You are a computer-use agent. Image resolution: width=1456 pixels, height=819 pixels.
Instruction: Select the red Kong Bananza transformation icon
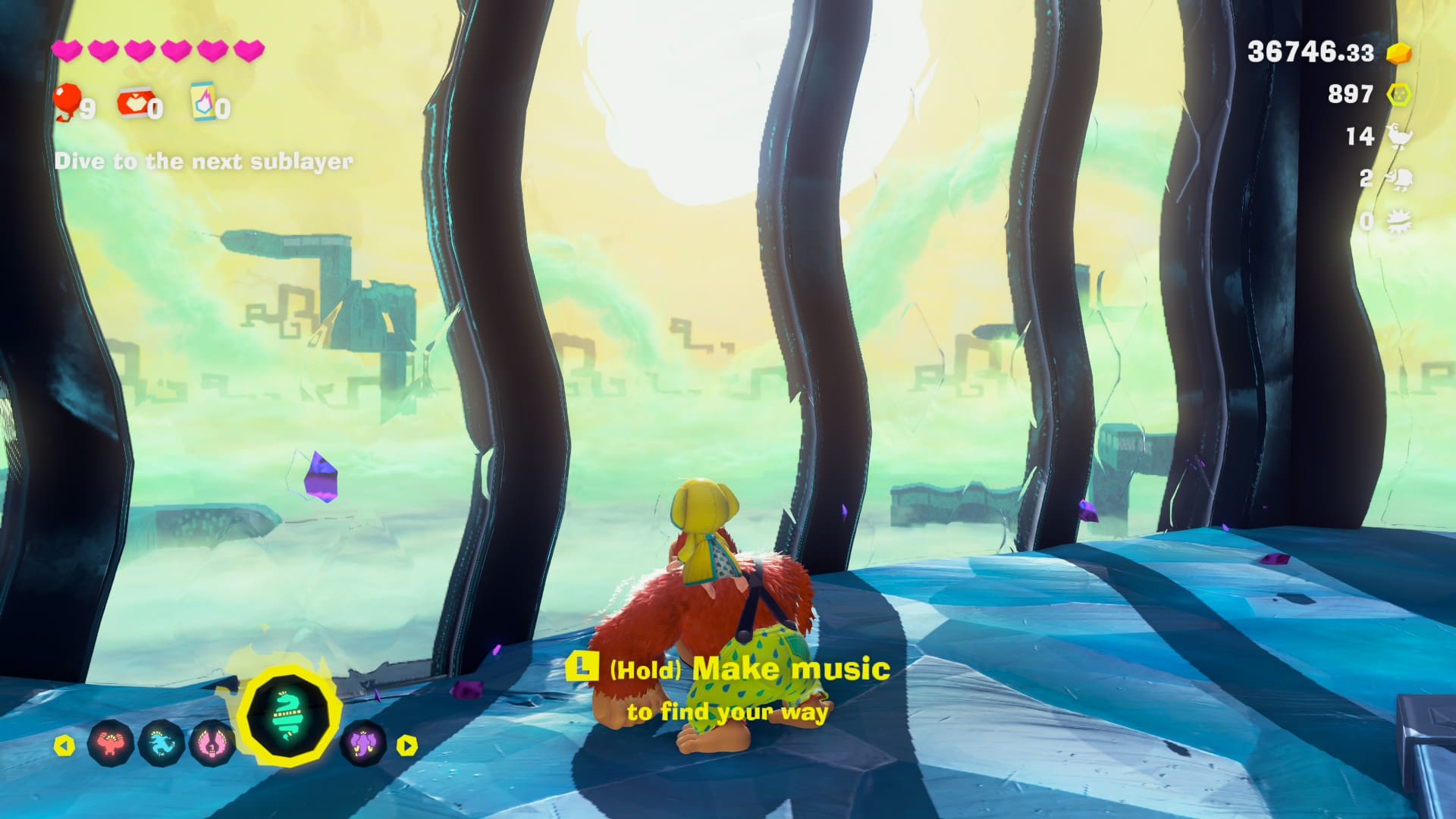(111, 744)
